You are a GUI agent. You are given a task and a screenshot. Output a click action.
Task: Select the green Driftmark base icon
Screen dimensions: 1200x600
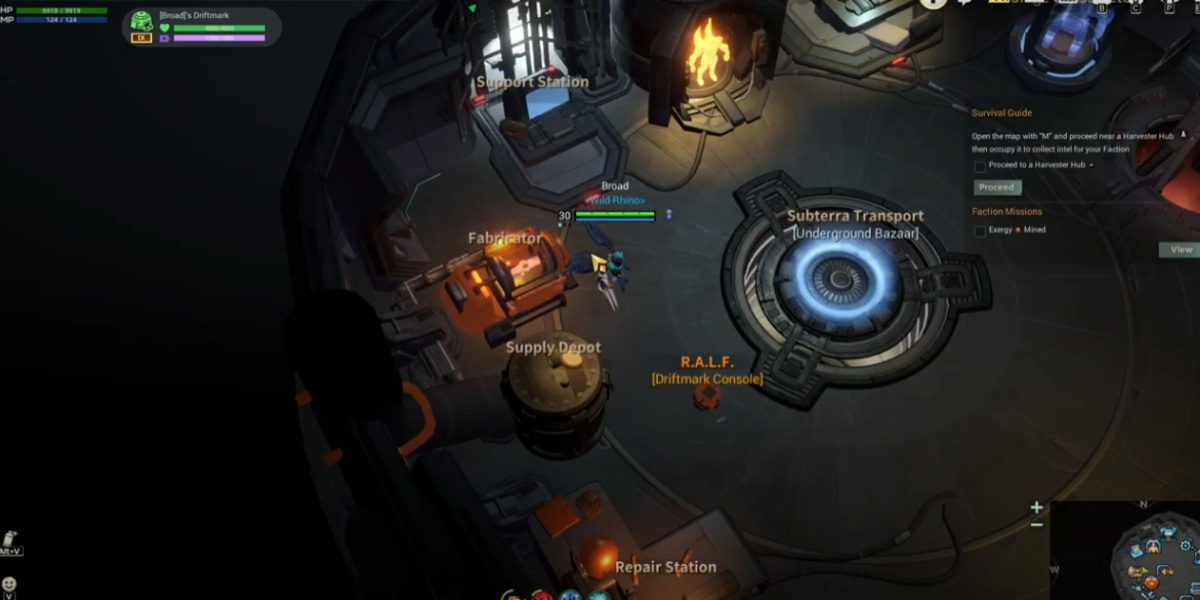coord(142,21)
